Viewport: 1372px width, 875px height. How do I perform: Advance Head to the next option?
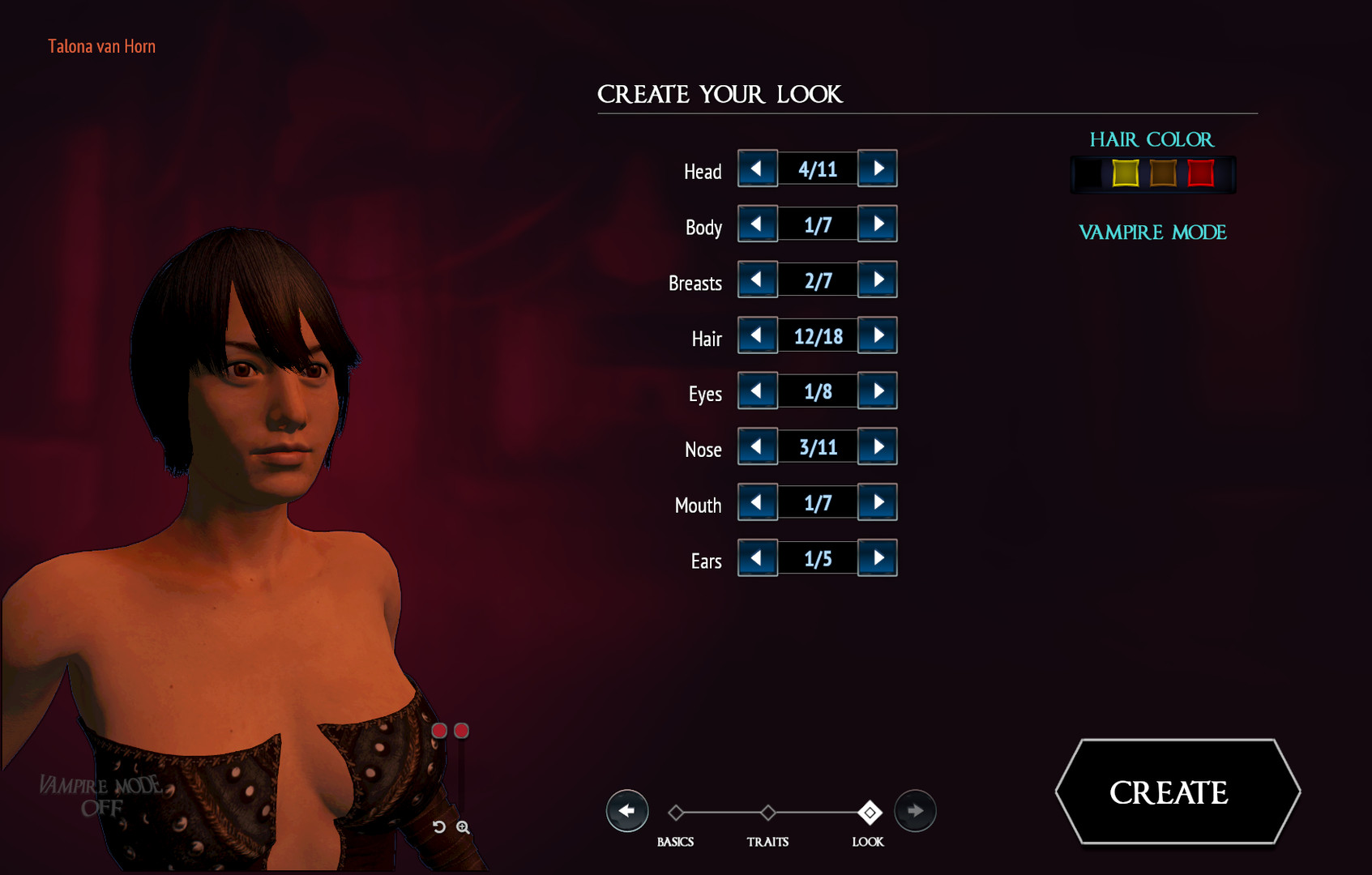pos(877,169)
